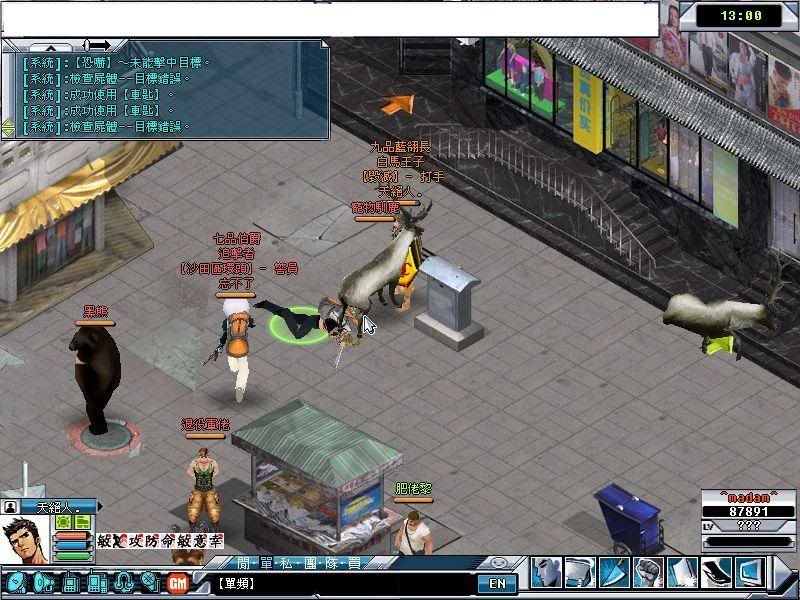Open the character face icon in the toolbar
800x600 pixels.
(x=545, y=572)
